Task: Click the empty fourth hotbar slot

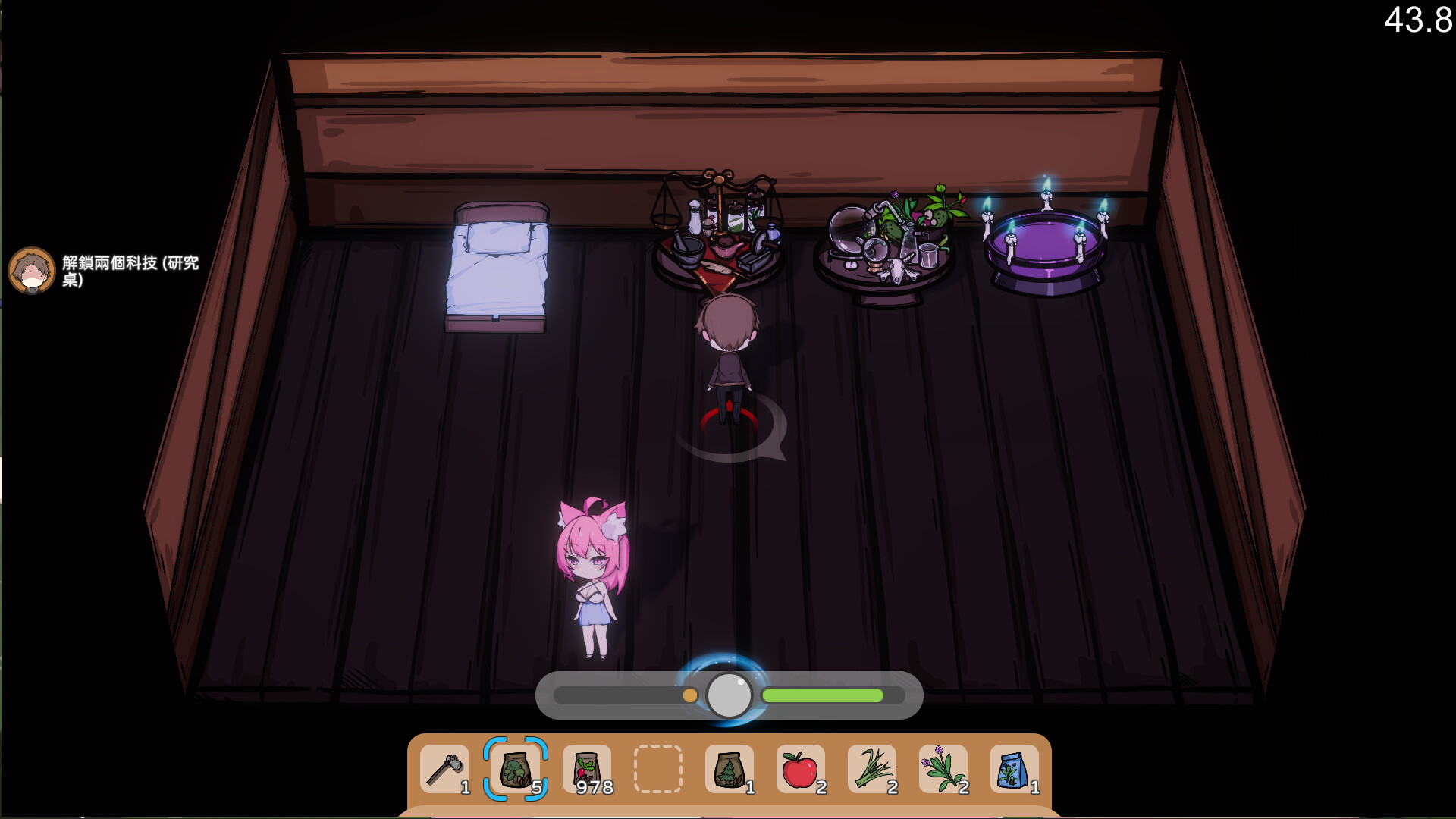Action: pyautogui.click(x=657, y=769)
